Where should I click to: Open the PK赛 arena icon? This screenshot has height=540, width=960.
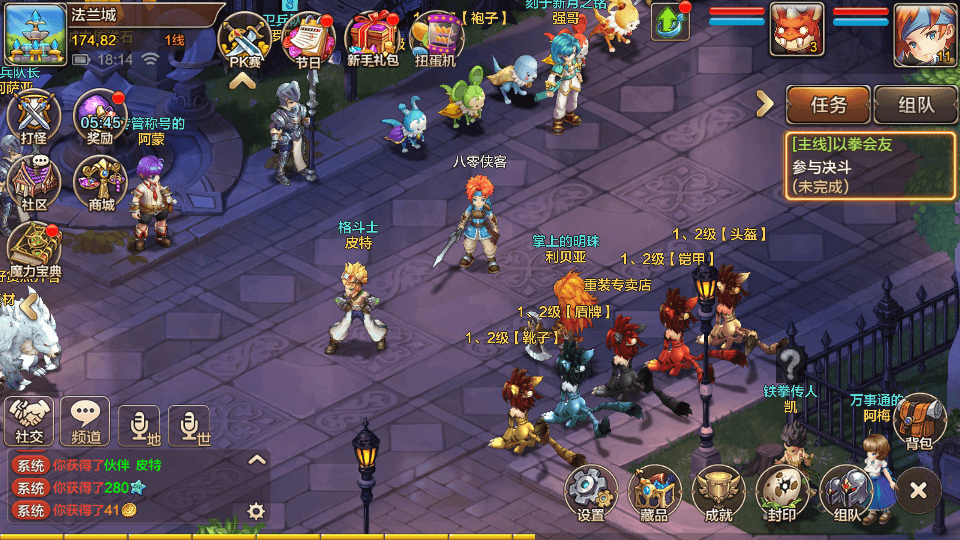[x=245, y=40]
